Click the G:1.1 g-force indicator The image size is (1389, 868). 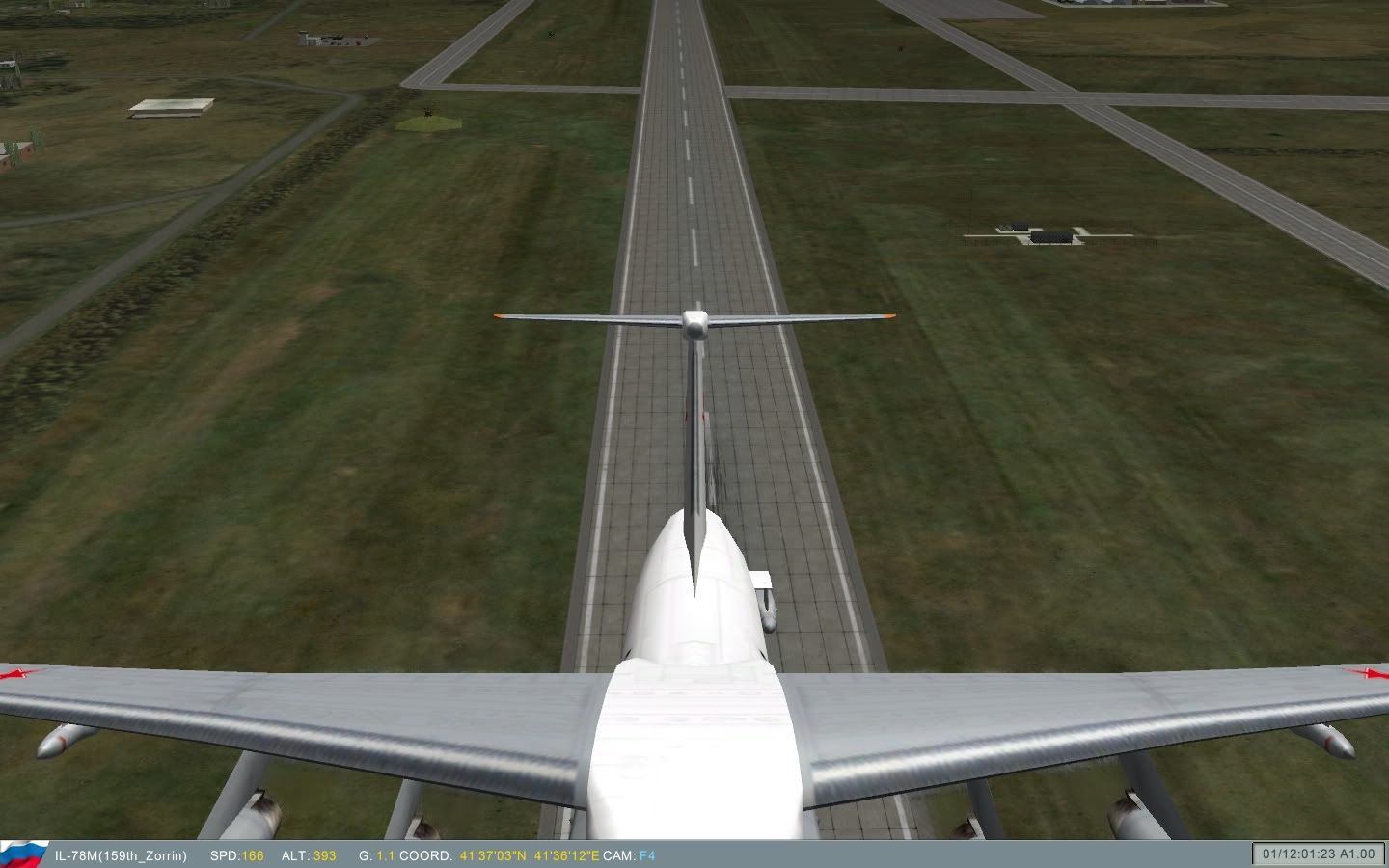click(375, 854)
